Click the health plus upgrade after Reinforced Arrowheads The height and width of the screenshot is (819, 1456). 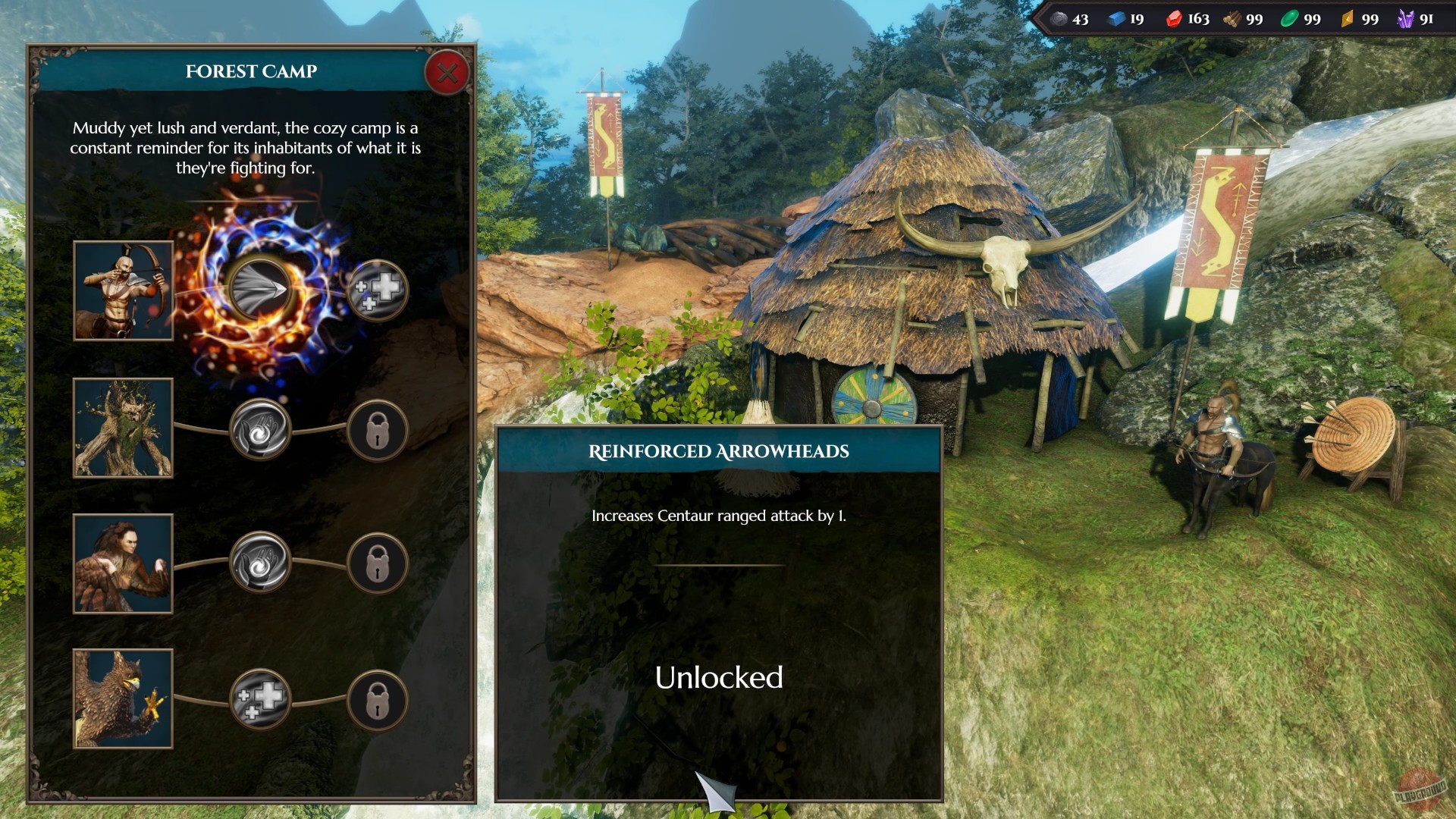click(x=377, y=292)
